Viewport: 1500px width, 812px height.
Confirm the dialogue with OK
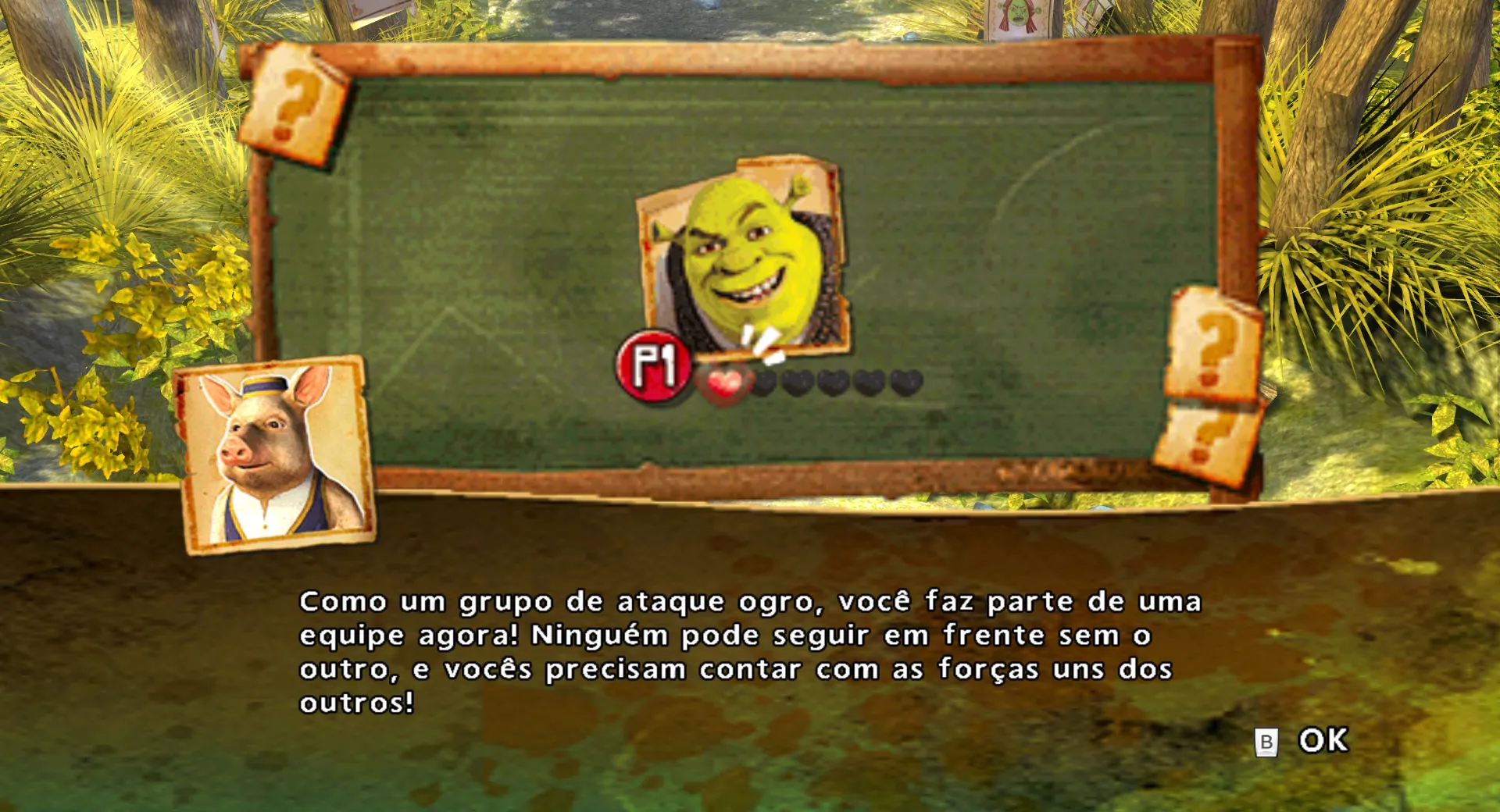pos(1322,740)
